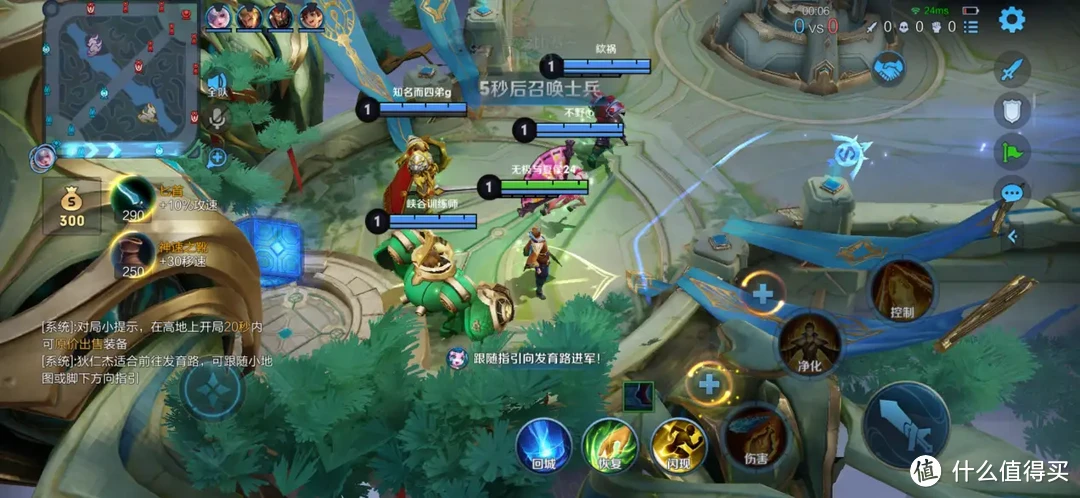Open the shop via the gold bag
The width and height of the screenshot is (1080, 498).
[71, 203]
